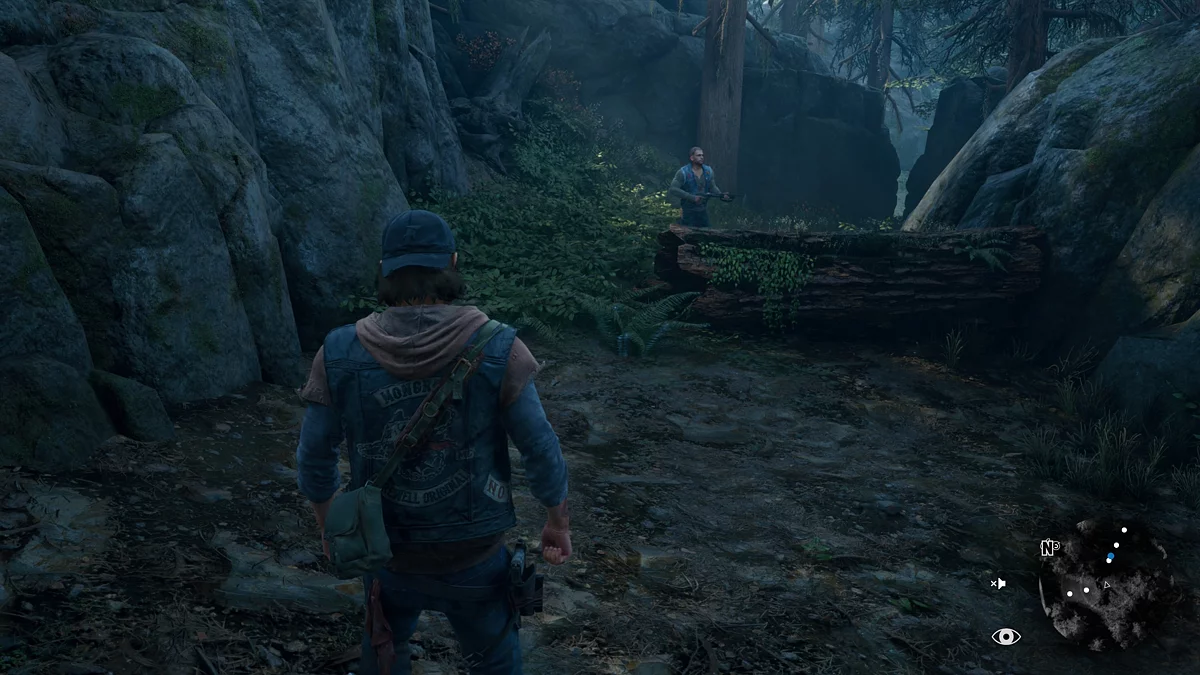This screenshot has width=1200, height=675.
Task: Select the muted speaker noise icon
Action: click(x=997, y=583)
